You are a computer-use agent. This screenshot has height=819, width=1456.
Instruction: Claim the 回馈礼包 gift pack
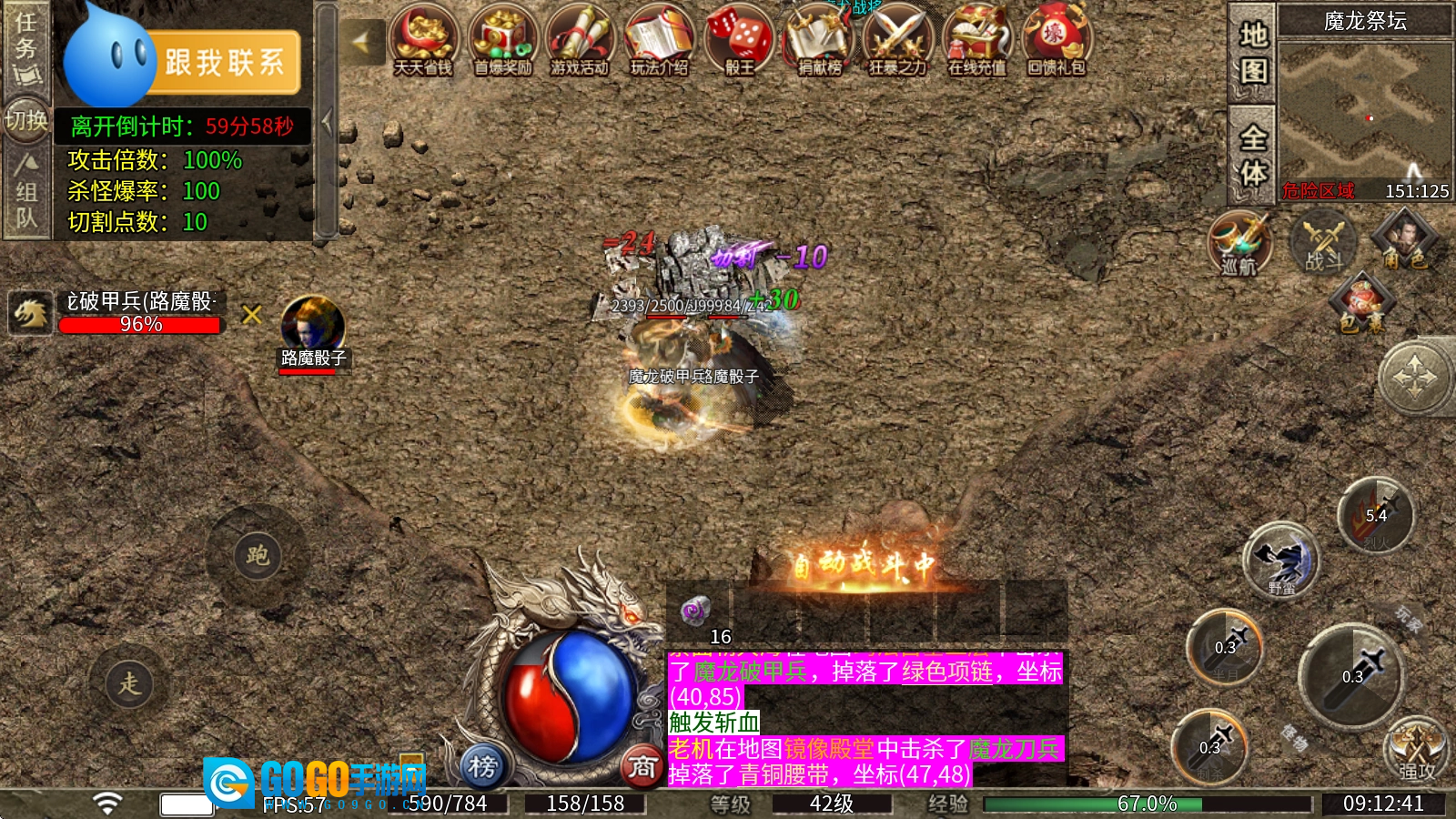[1056, 41]
